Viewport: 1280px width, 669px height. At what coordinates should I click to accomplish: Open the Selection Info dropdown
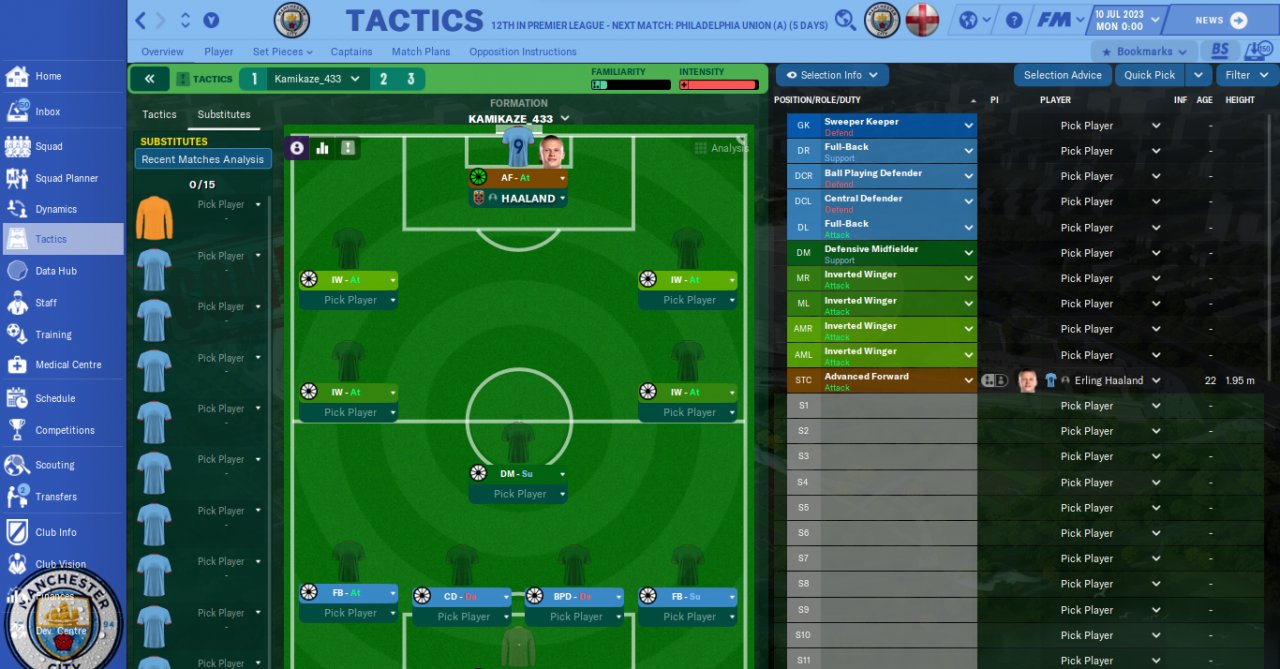click(832, 75)
